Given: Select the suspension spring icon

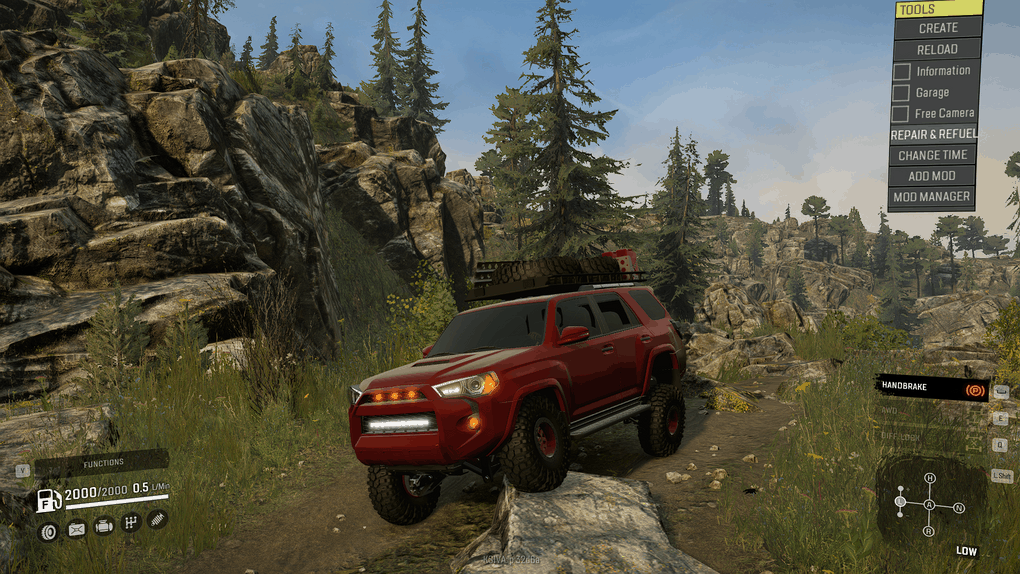Looking at the screenshot, I should pos(157,520).
